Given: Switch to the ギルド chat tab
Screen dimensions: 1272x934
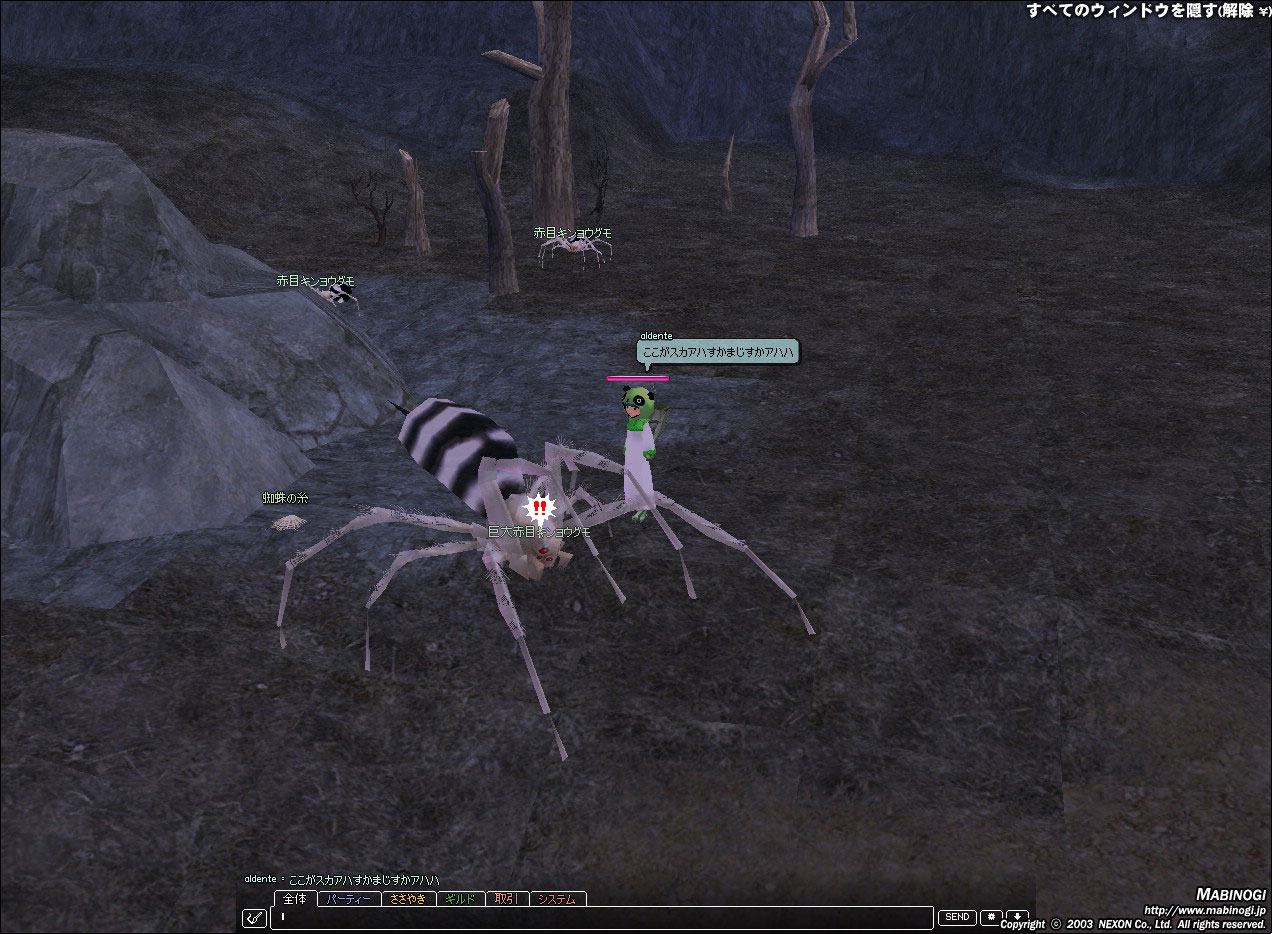Looking at the screenshot, I should point(461,899).
